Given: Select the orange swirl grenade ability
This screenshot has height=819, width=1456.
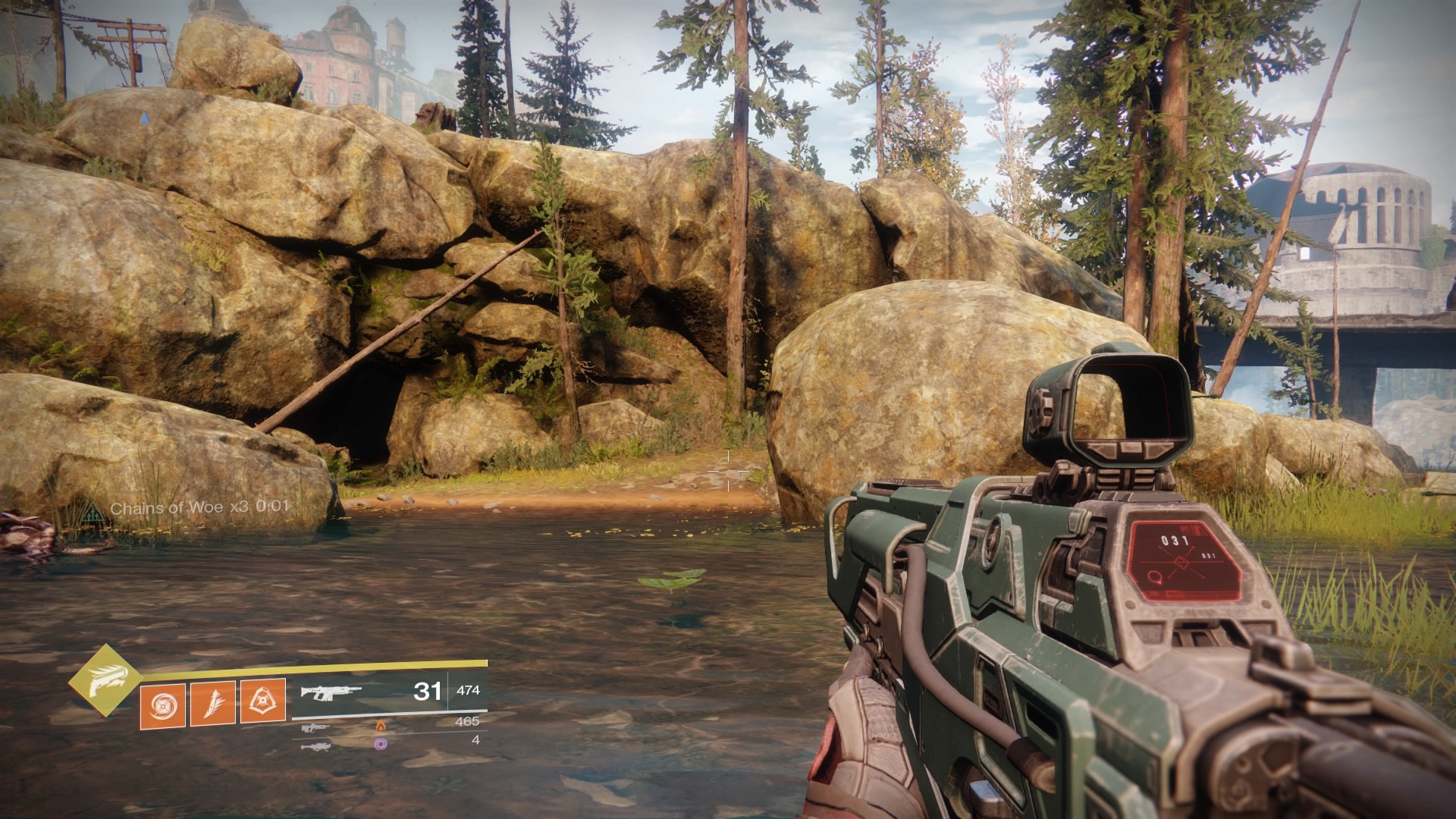Looking at the screenshot, I should coord(162,703).
